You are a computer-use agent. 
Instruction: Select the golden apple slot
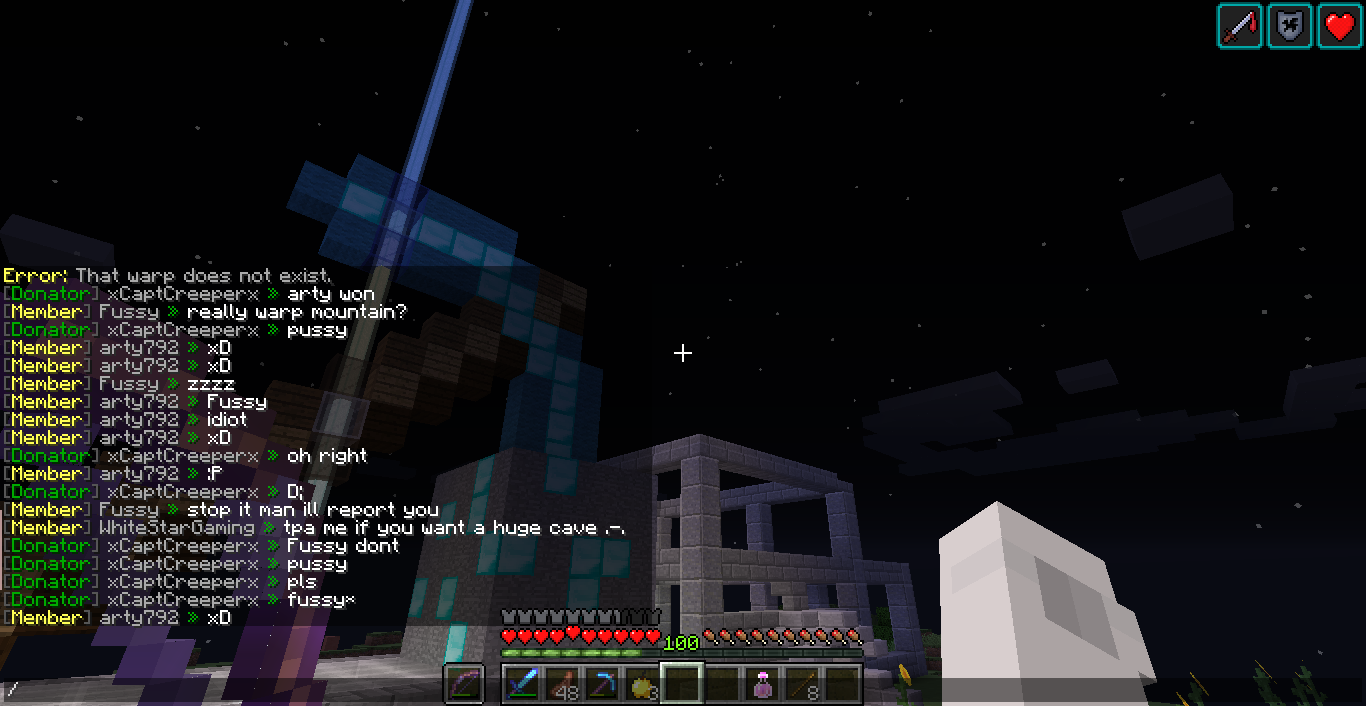(642, 684)
